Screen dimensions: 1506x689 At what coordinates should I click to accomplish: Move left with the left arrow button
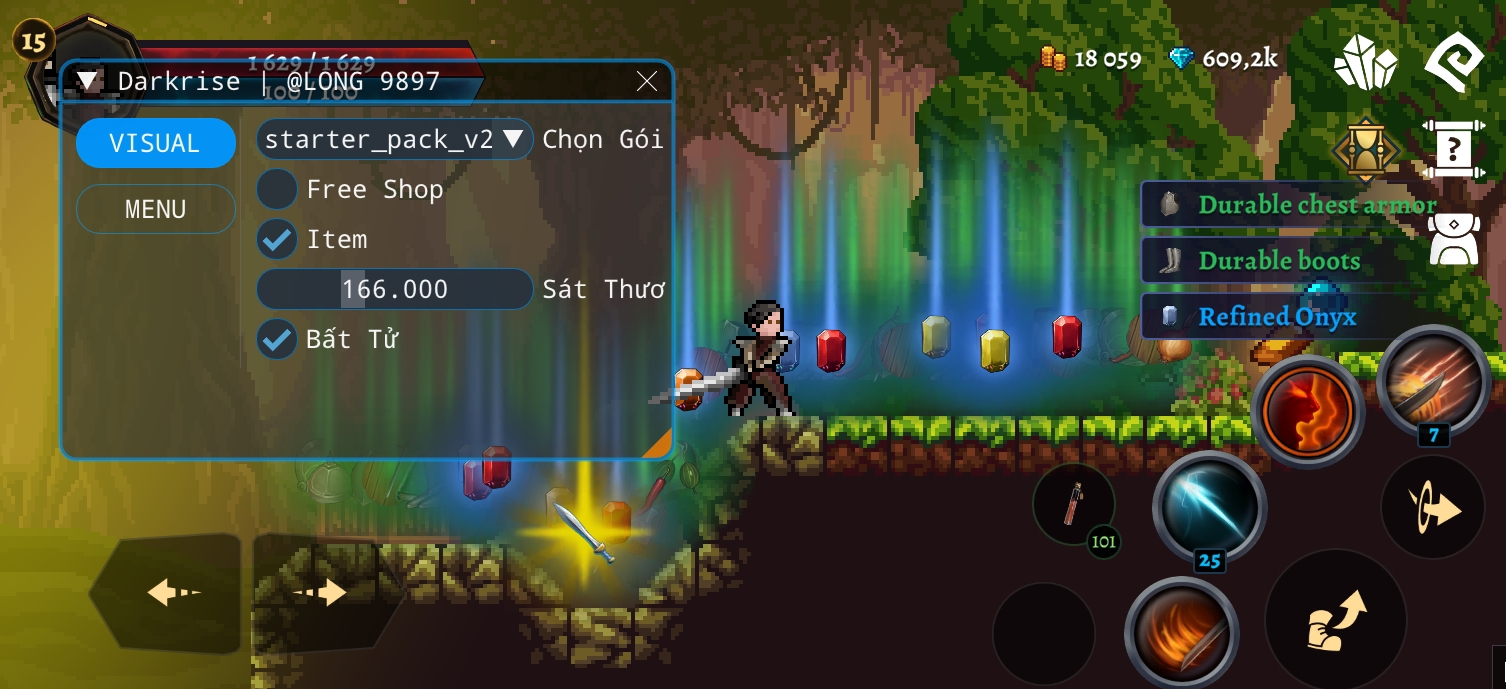(171, 593)
